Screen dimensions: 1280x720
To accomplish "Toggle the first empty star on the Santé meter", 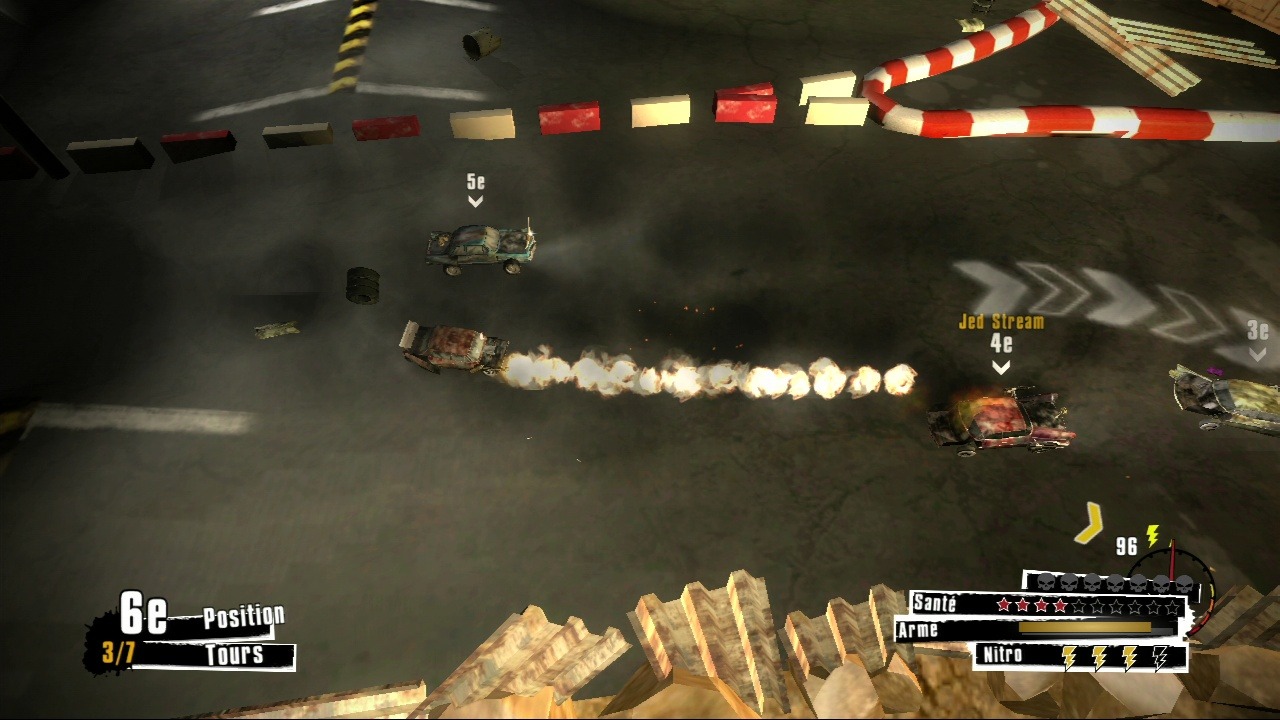I will coord(1078,604).
